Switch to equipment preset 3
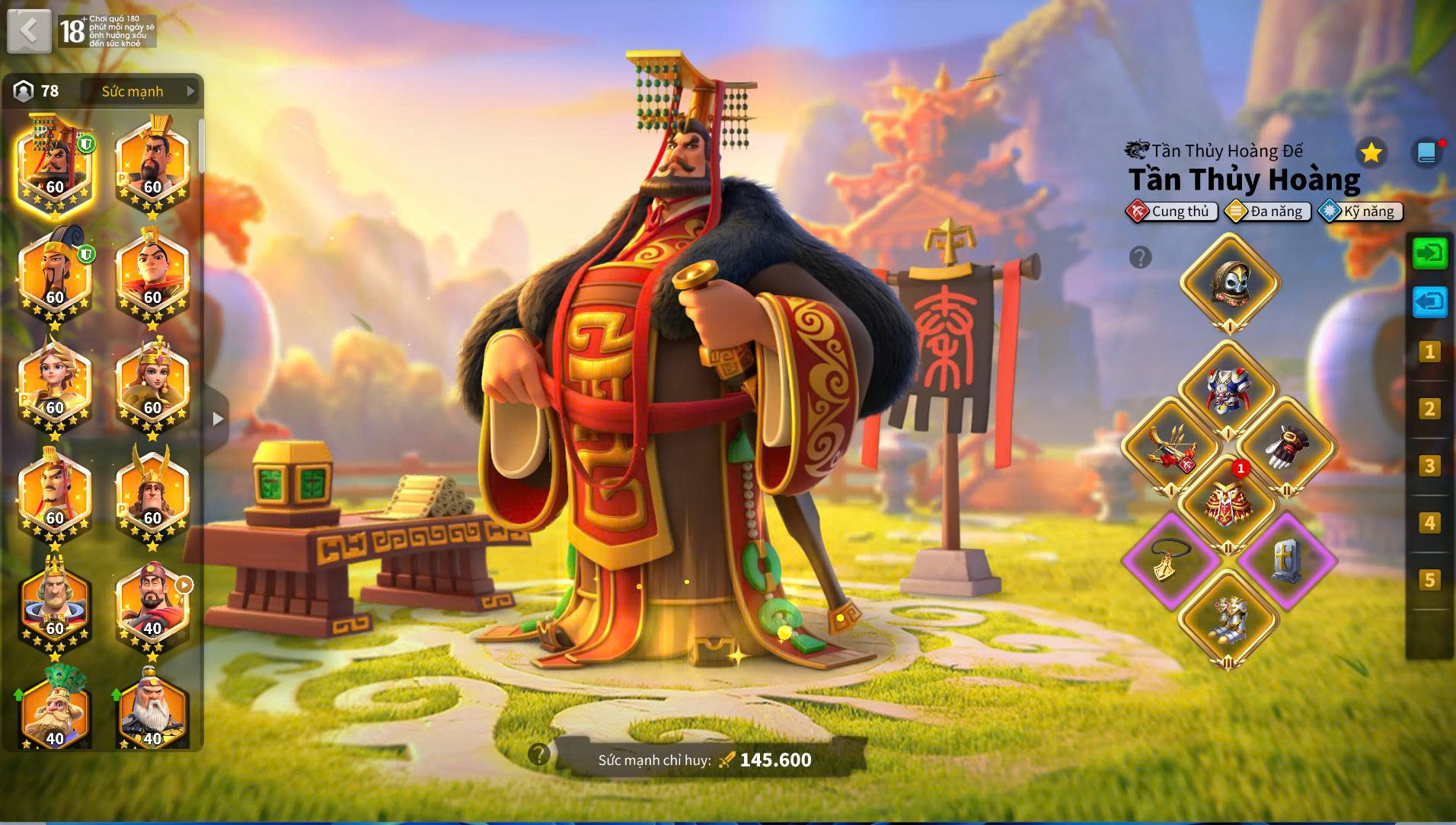1456x825 pixels. [1429, 466]
